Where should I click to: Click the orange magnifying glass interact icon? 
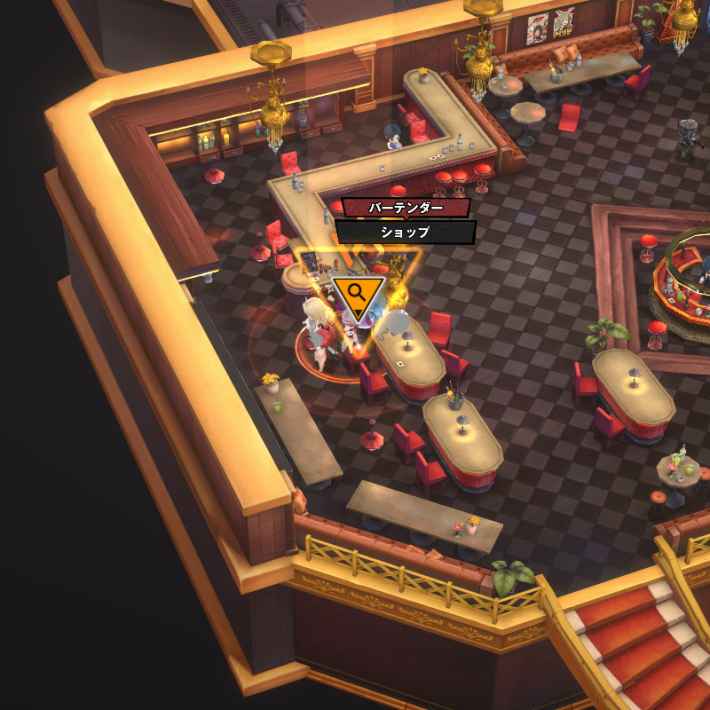tap(358, 294)
